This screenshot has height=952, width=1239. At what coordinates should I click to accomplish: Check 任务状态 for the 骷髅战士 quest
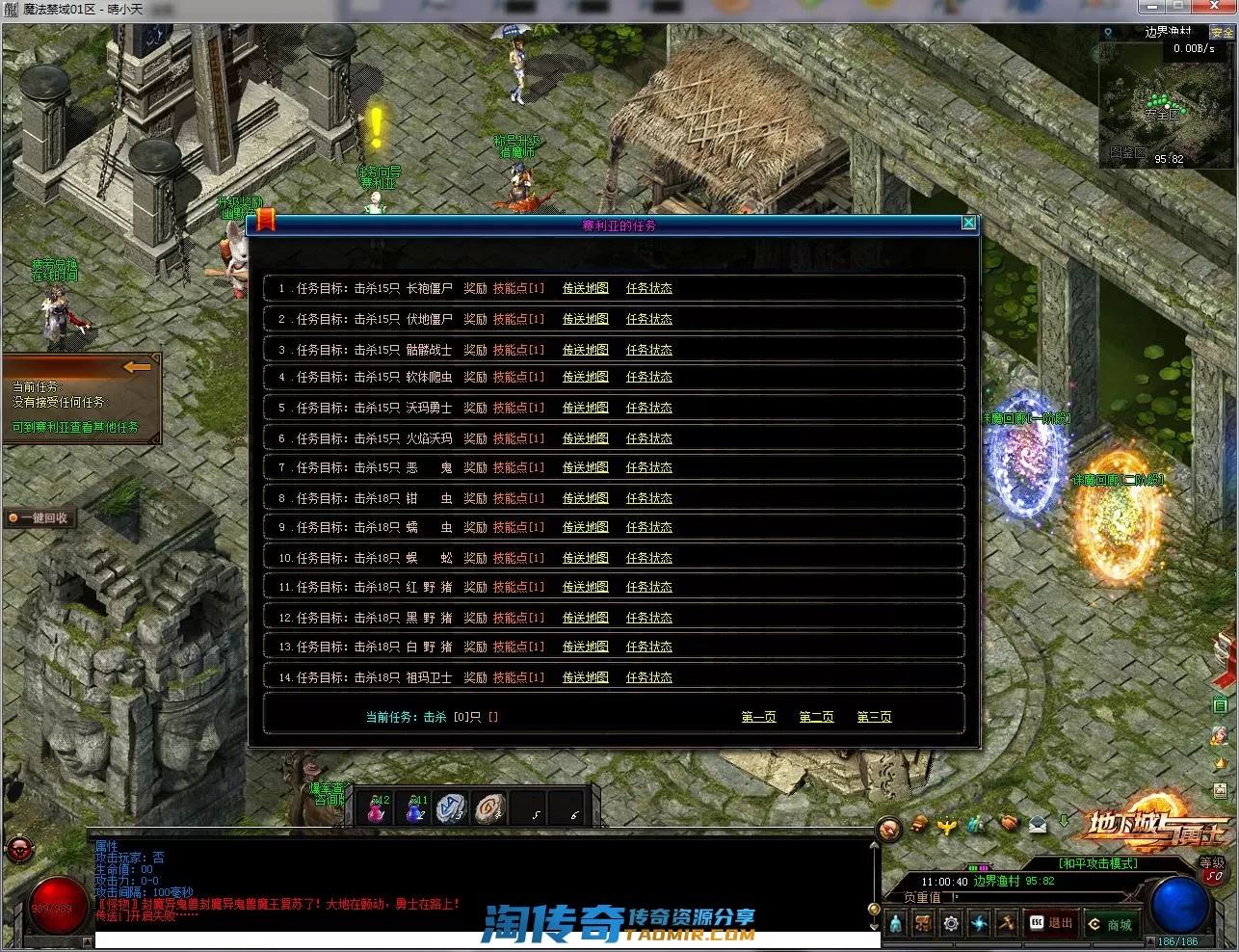pos(648,350)
